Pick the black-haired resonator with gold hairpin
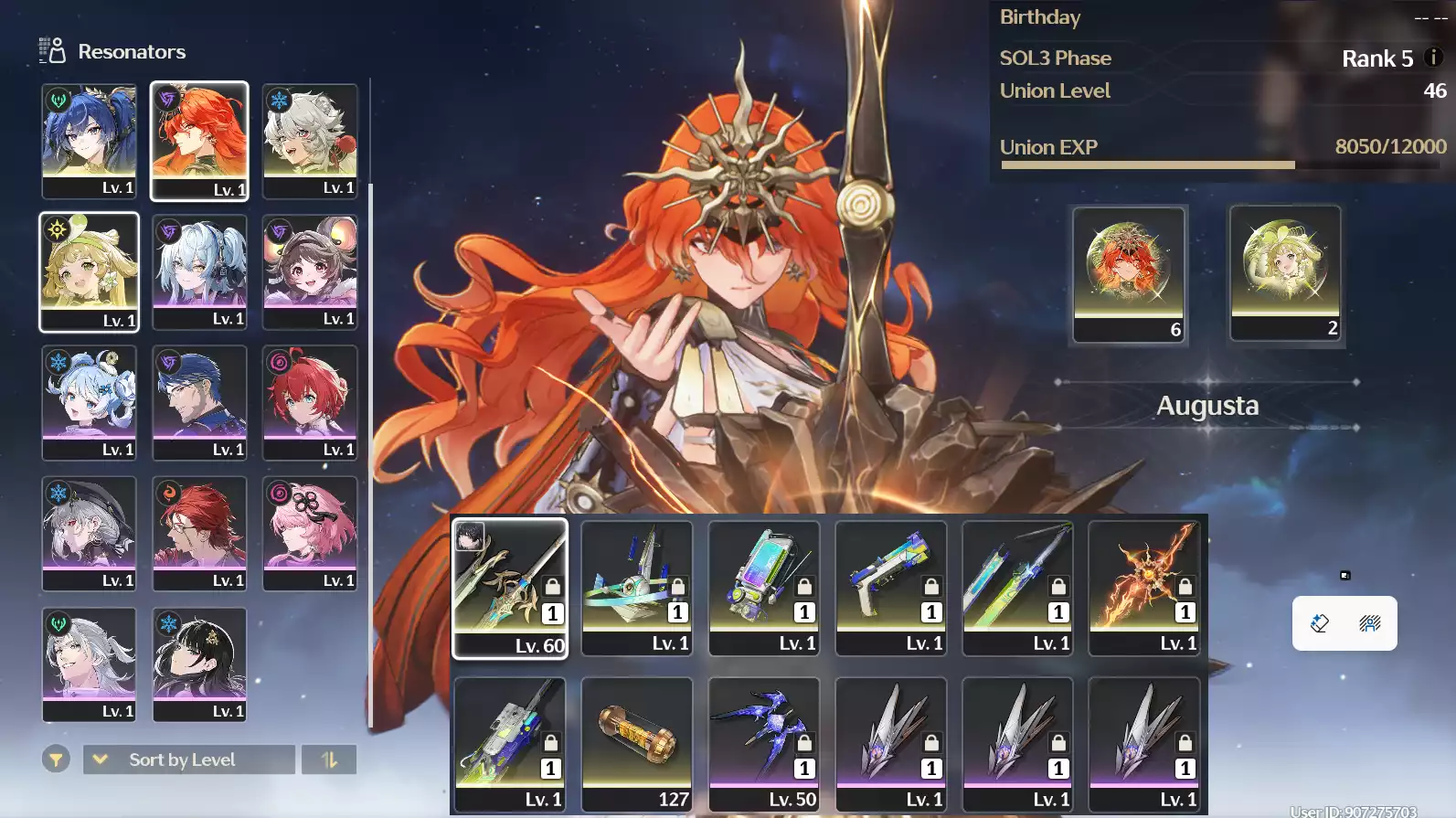This screenshot has height=818, width=1456. point(199,664)
